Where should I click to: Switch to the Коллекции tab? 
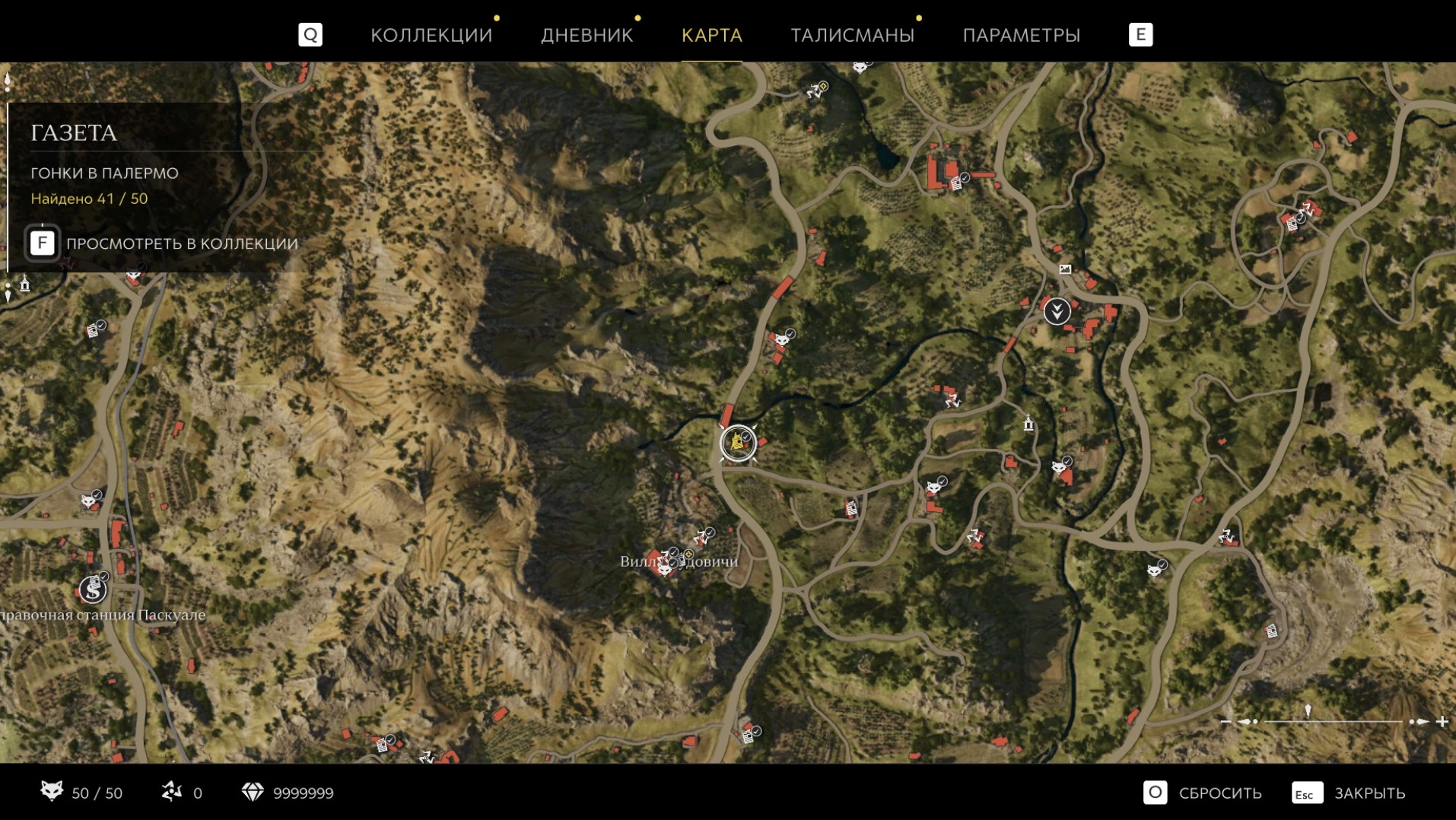pos(431,35)
